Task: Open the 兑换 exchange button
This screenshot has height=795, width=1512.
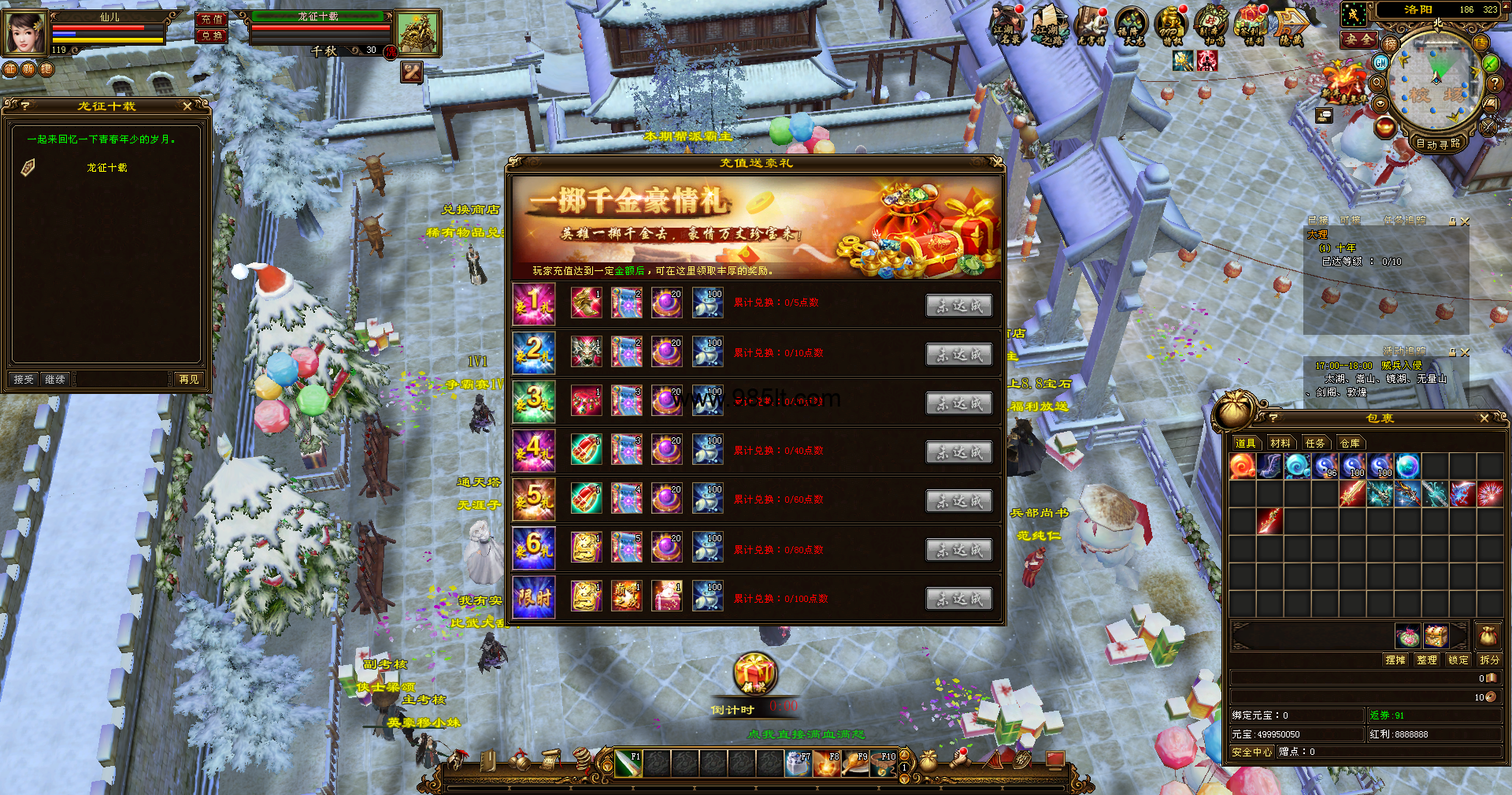Action: (211, 35)
